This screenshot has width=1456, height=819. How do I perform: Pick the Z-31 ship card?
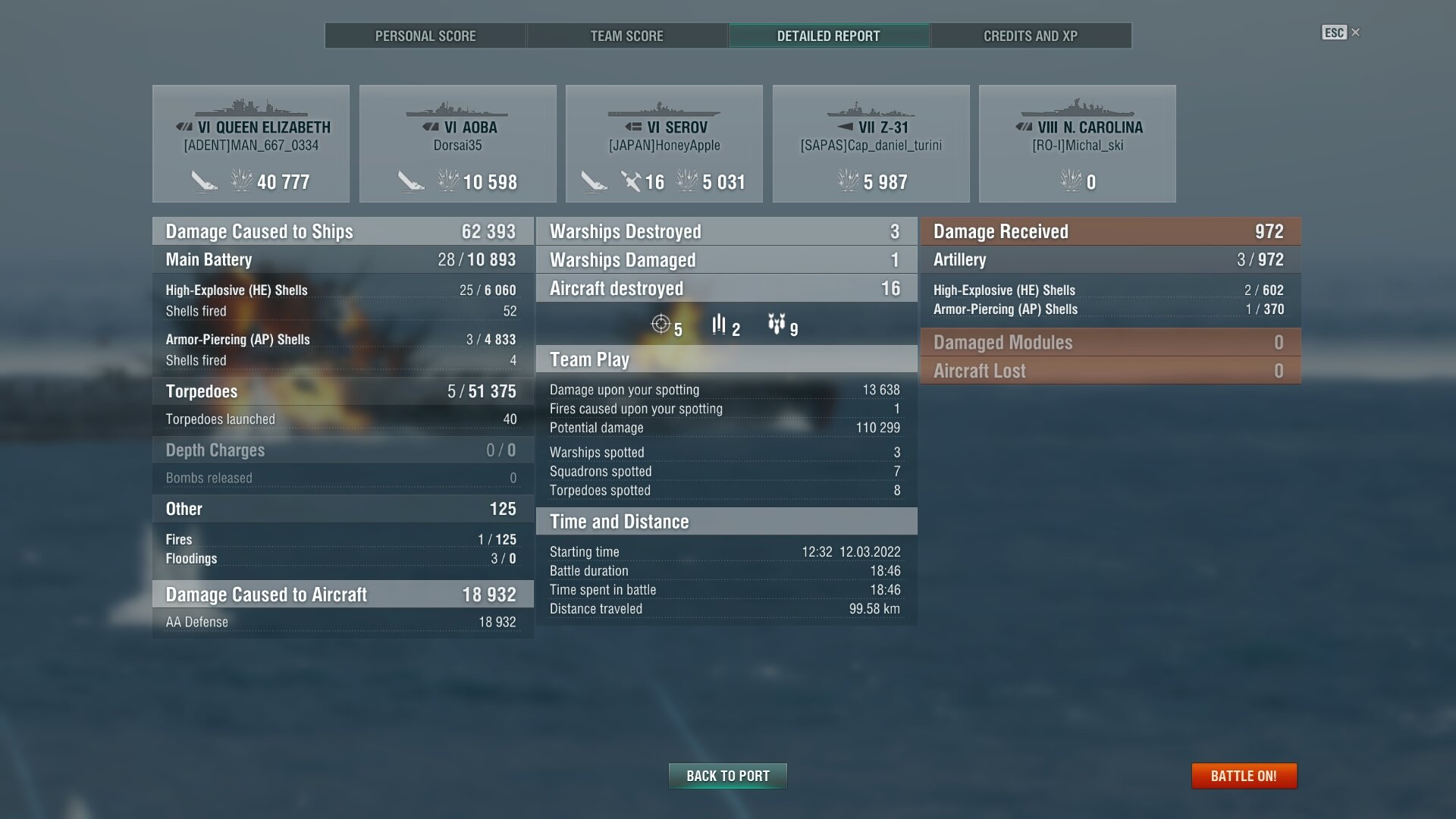(871, 143)
